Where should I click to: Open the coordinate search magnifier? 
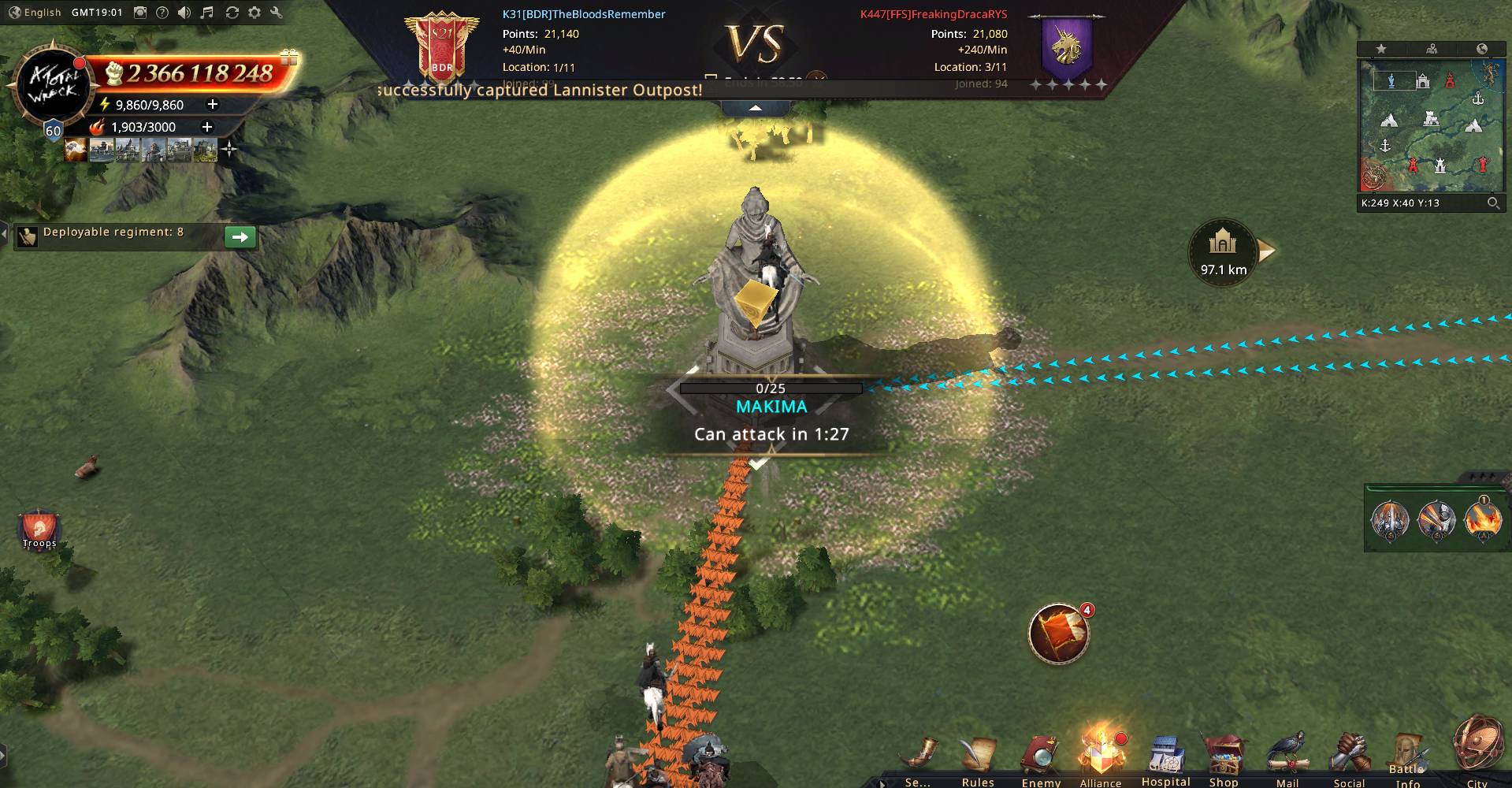coord(1493,203)
